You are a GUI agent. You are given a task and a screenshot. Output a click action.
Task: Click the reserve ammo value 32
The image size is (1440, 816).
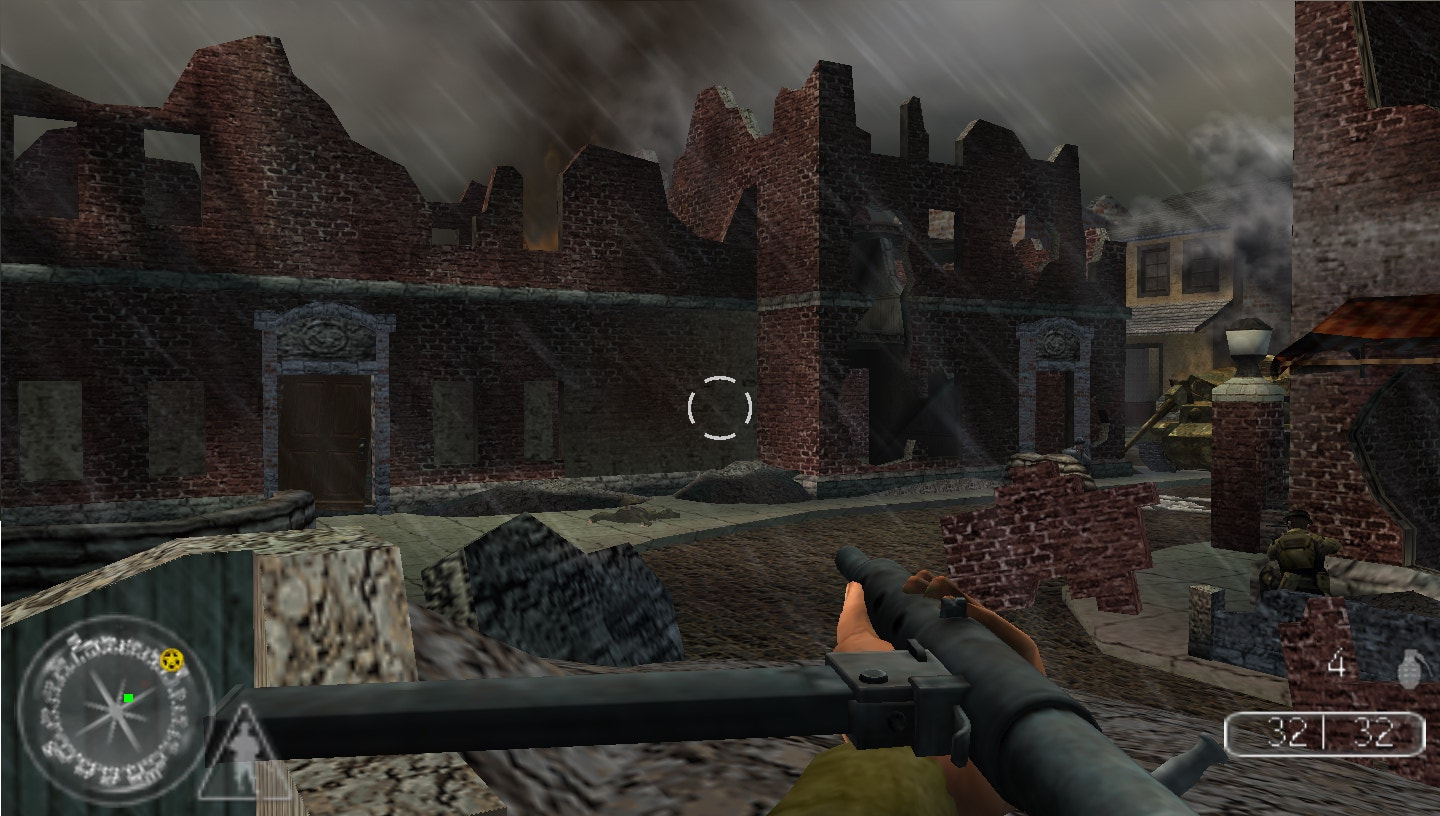[x=1373, y=730]
